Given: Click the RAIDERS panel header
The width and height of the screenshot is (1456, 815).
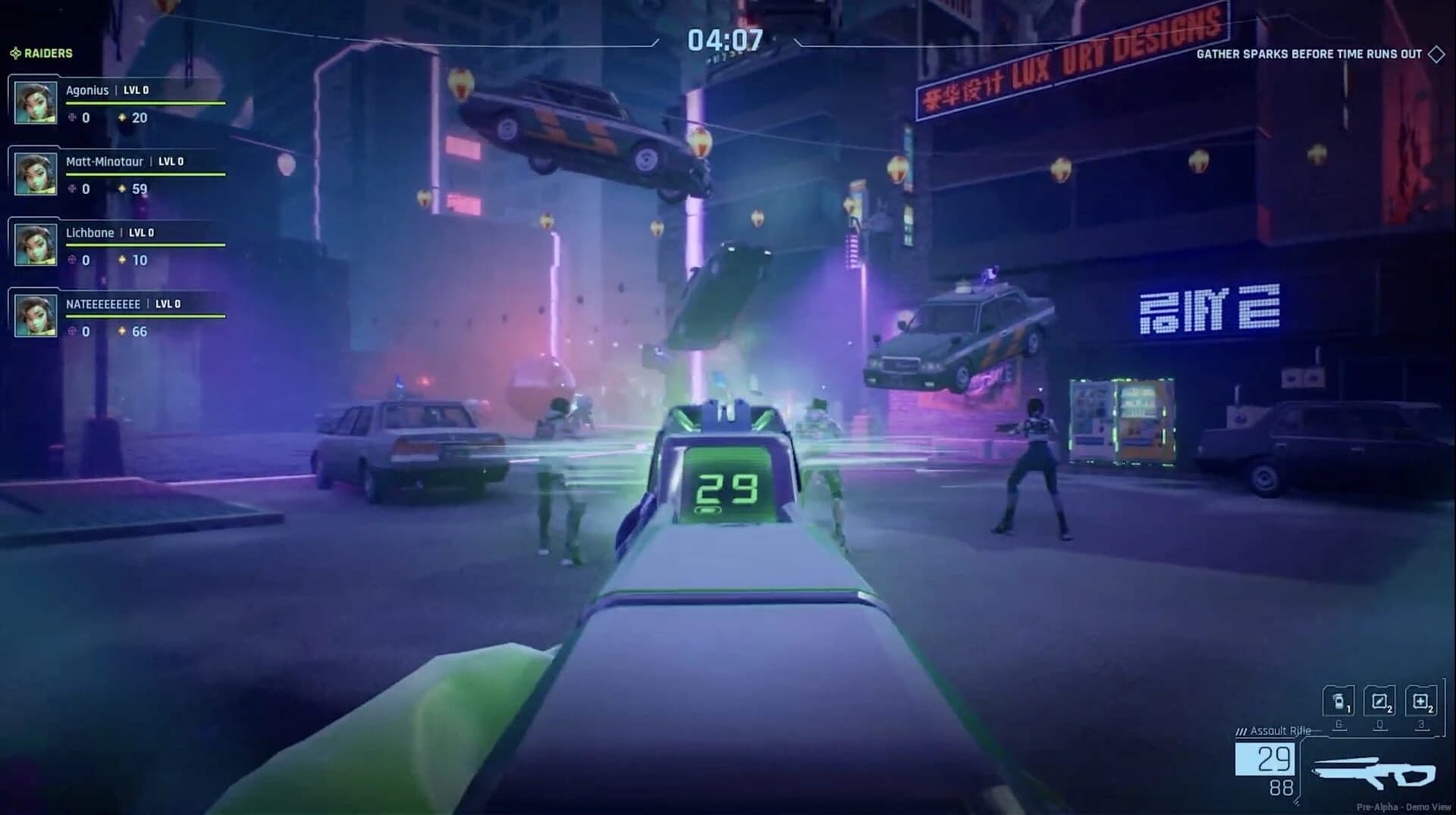Looking at the screenshot, I should 47,54.
